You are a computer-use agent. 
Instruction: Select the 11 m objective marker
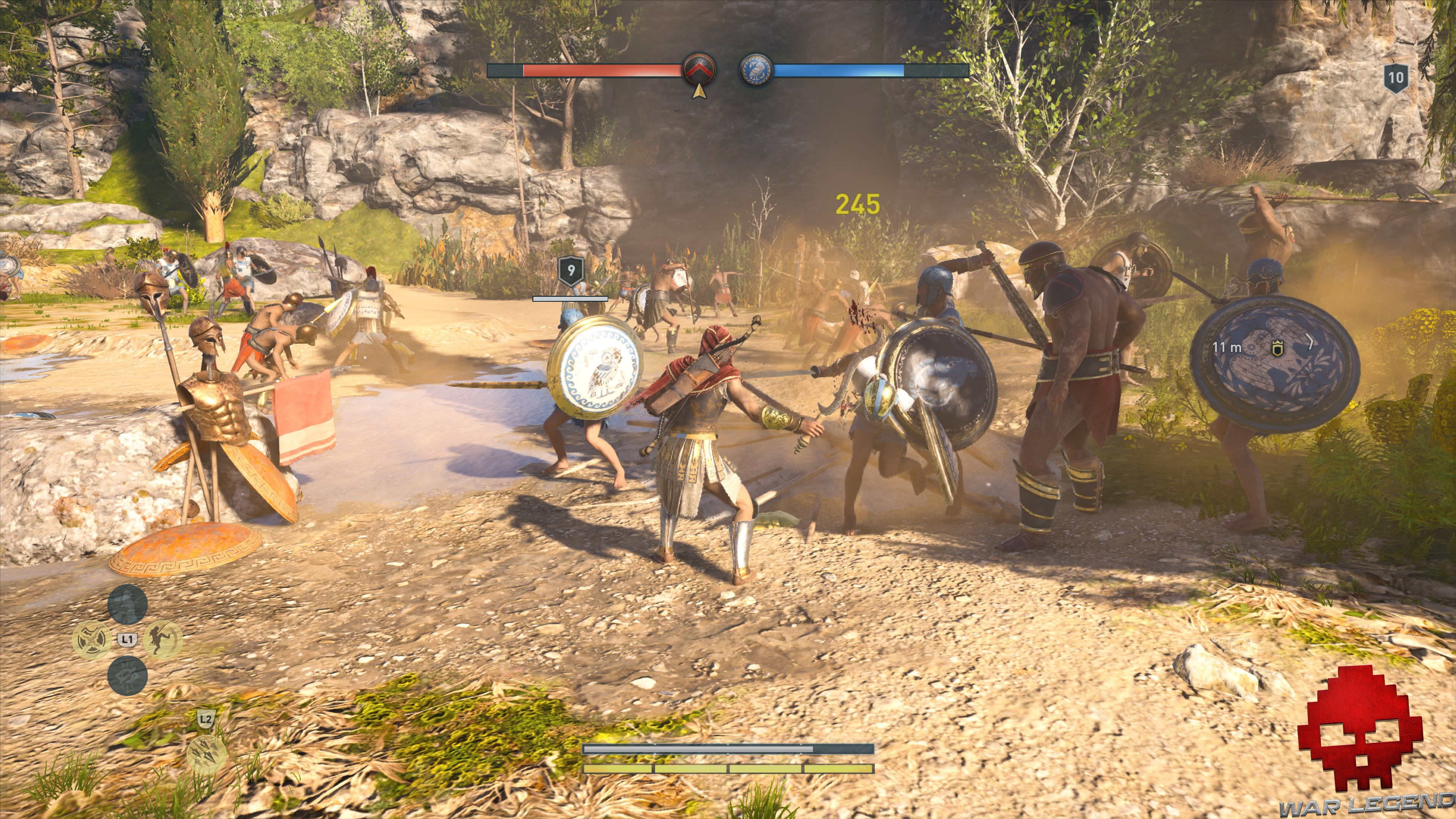coord(1277,348)
